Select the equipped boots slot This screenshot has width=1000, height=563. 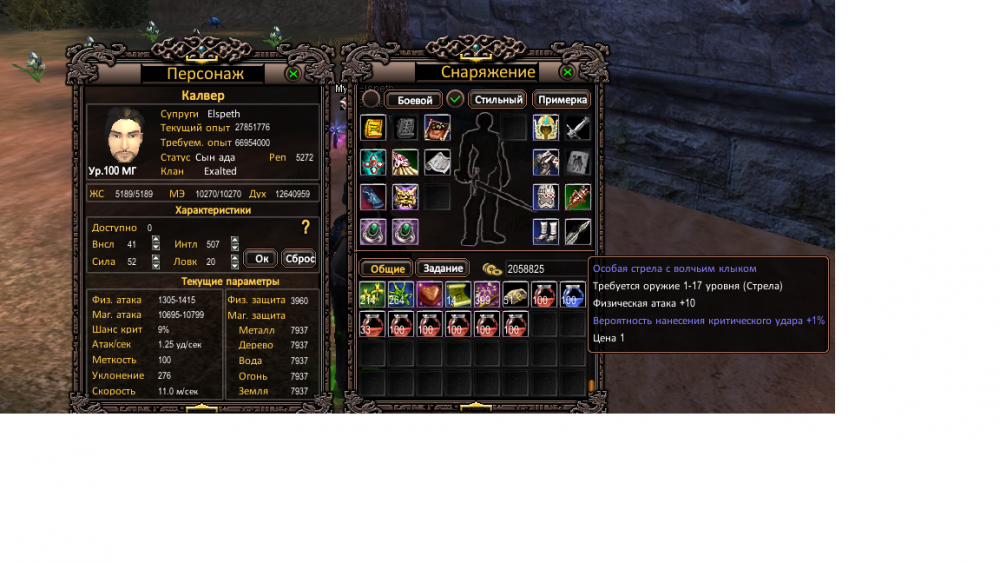pyautogui.click(x=545, y=232)
